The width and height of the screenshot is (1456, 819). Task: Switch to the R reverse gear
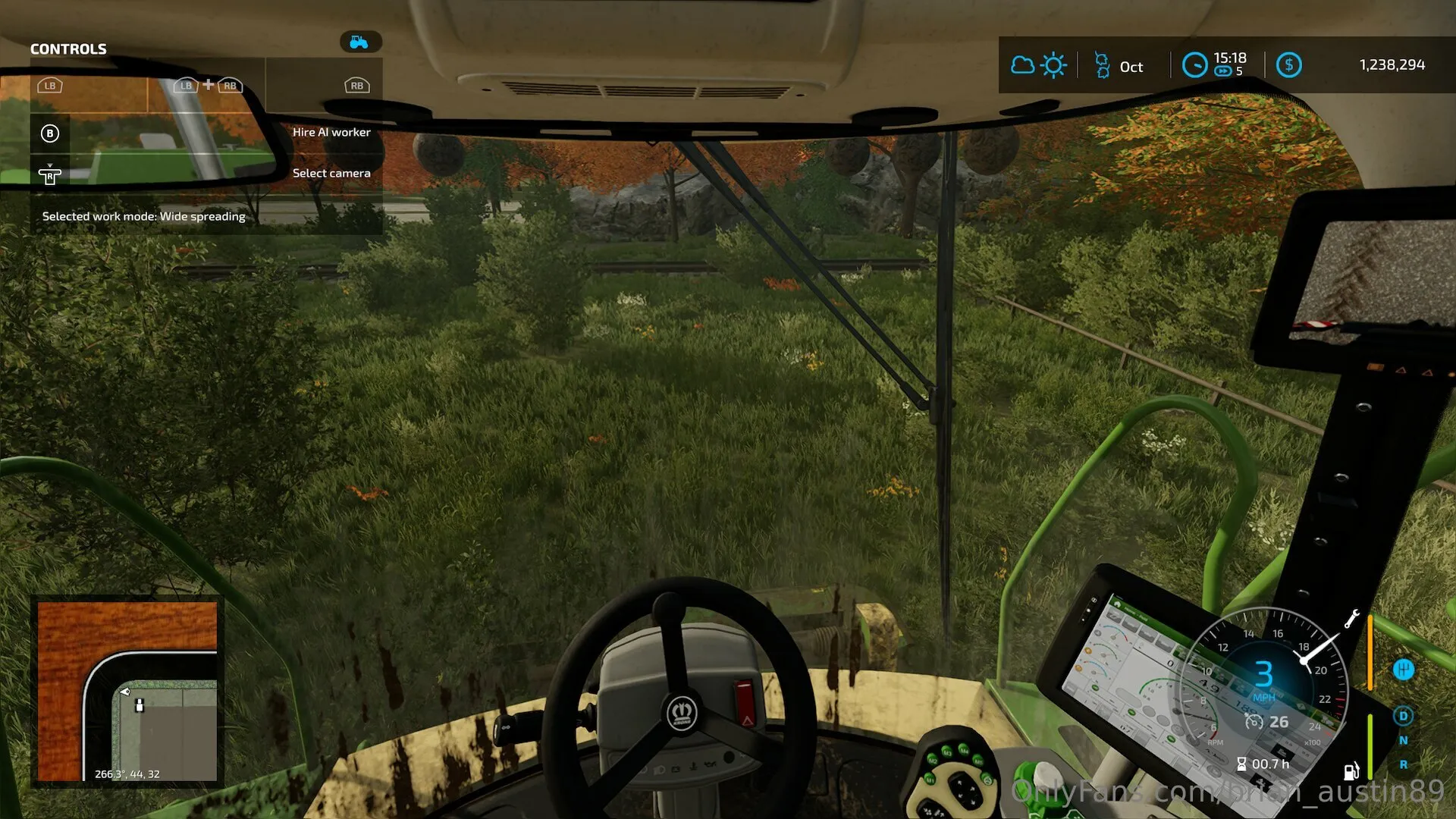(x=1403, y=764)
